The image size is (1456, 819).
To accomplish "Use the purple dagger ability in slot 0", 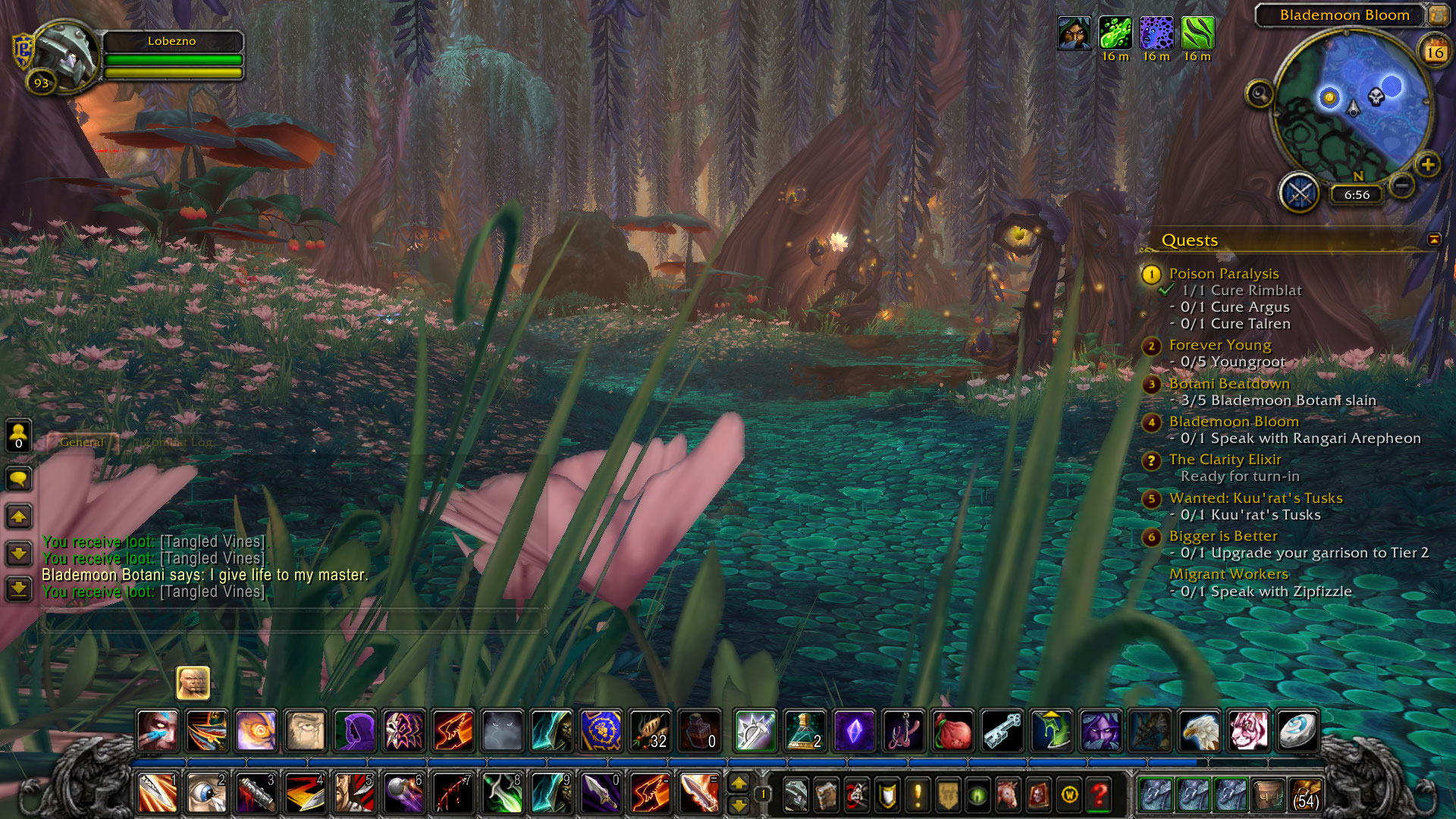I will pyautogui.click(x=601, y=793).
